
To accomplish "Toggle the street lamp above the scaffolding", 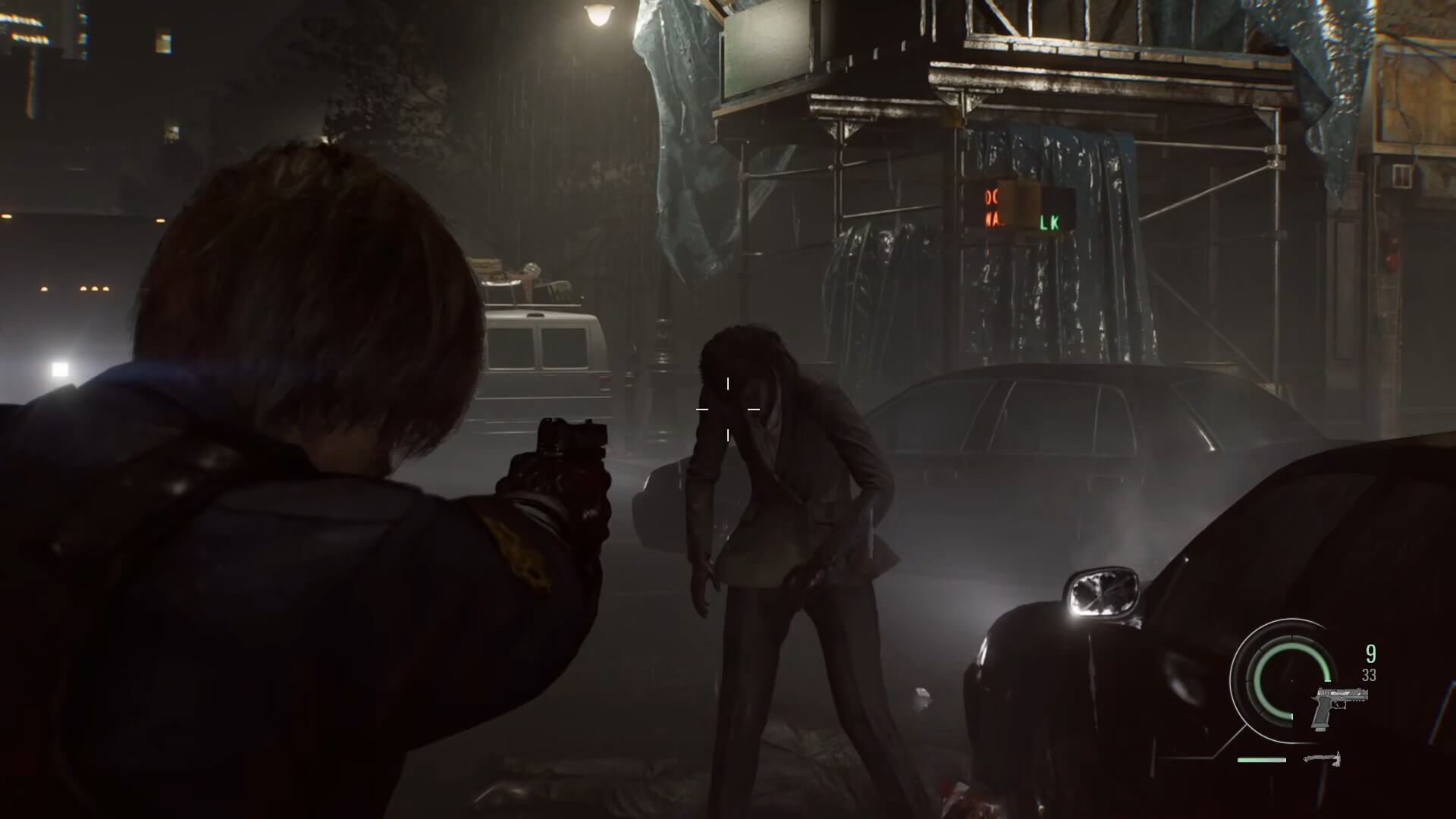I will pyautogui.click(x=599, y=17).
